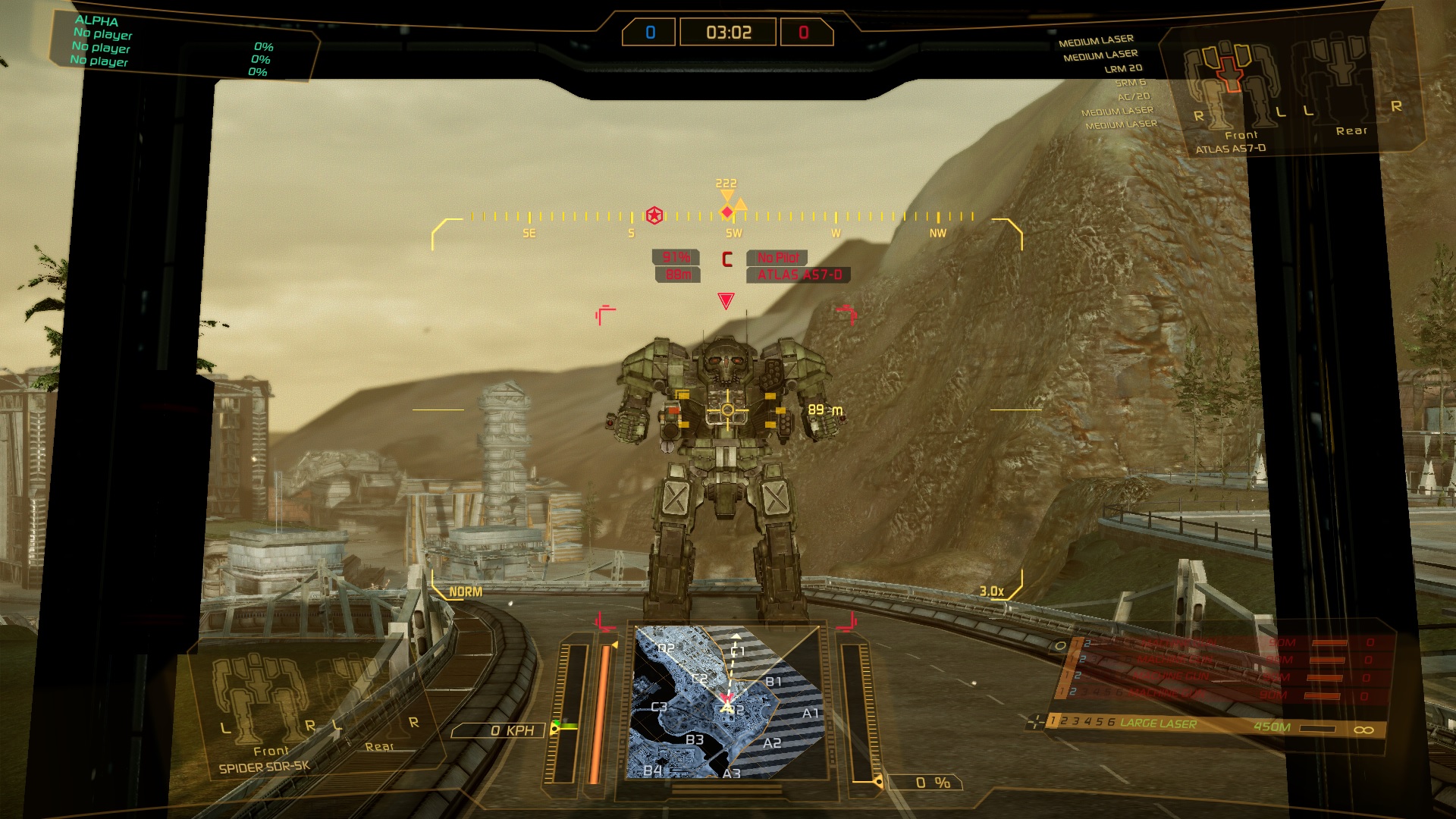Click the tactical minimap

(x=726, y=702)
